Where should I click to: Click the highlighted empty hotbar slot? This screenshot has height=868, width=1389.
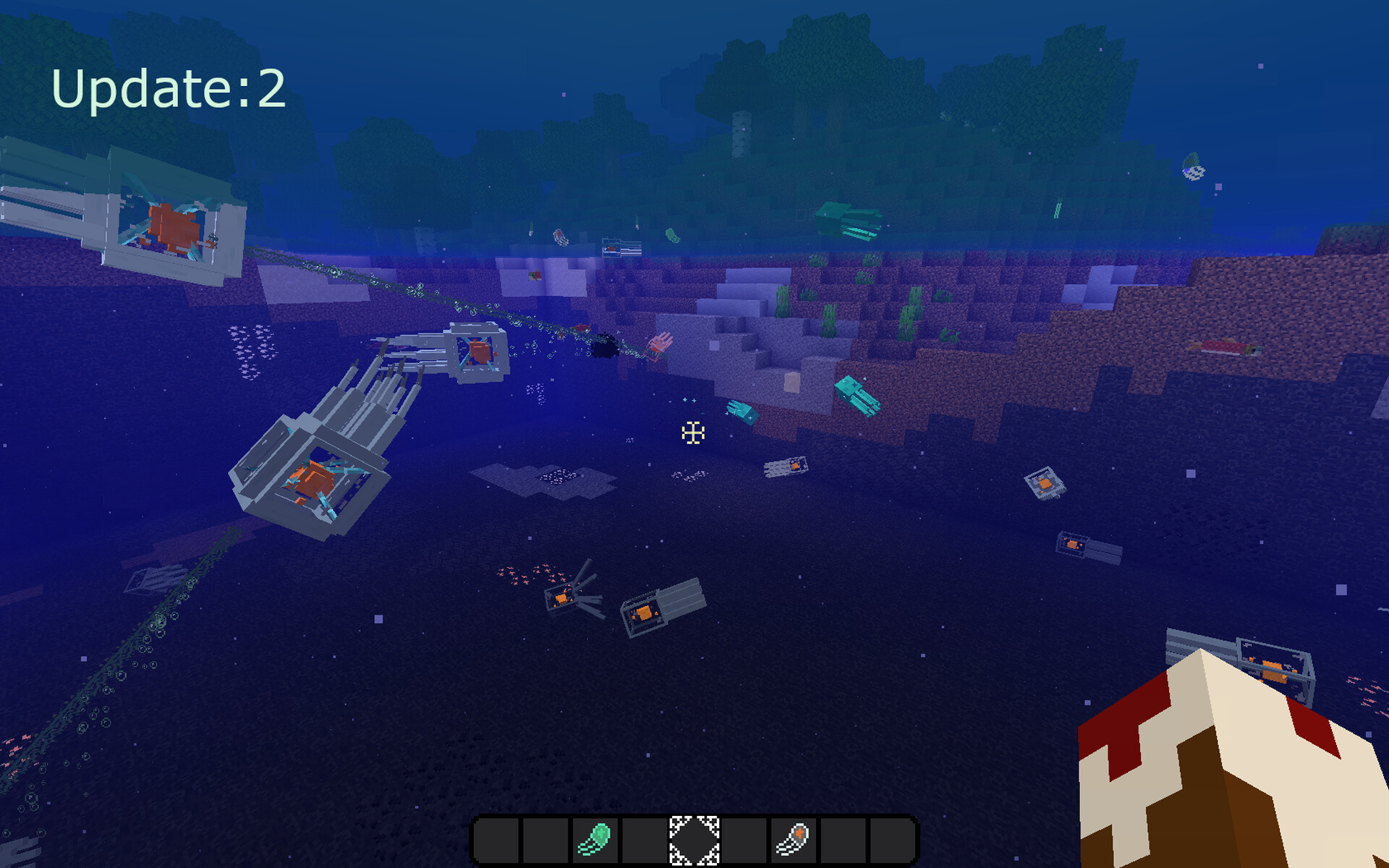694,840
